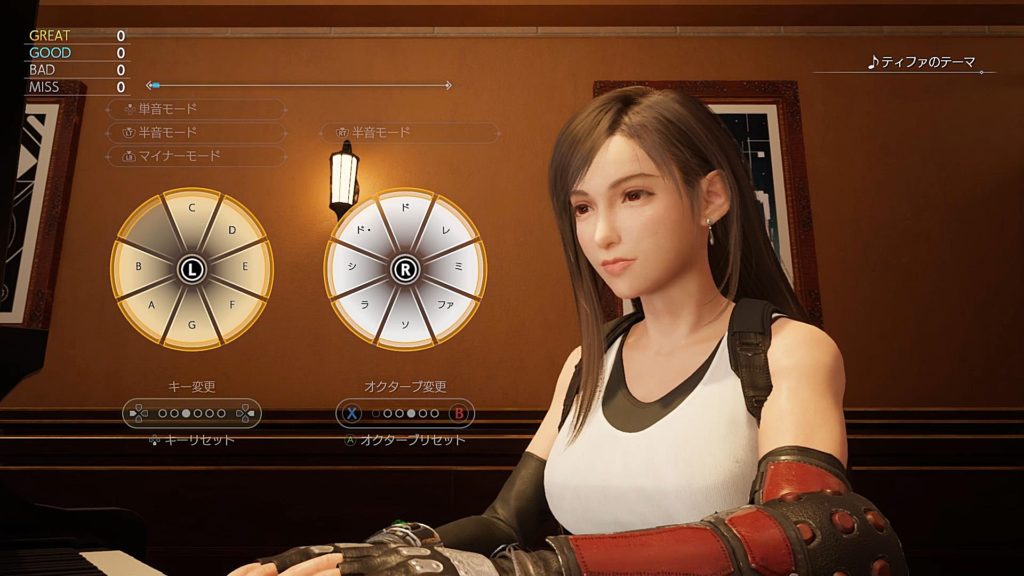Select the D note on the left wheel
This screenshot has width=1024, height=576.
pos(231,229)
